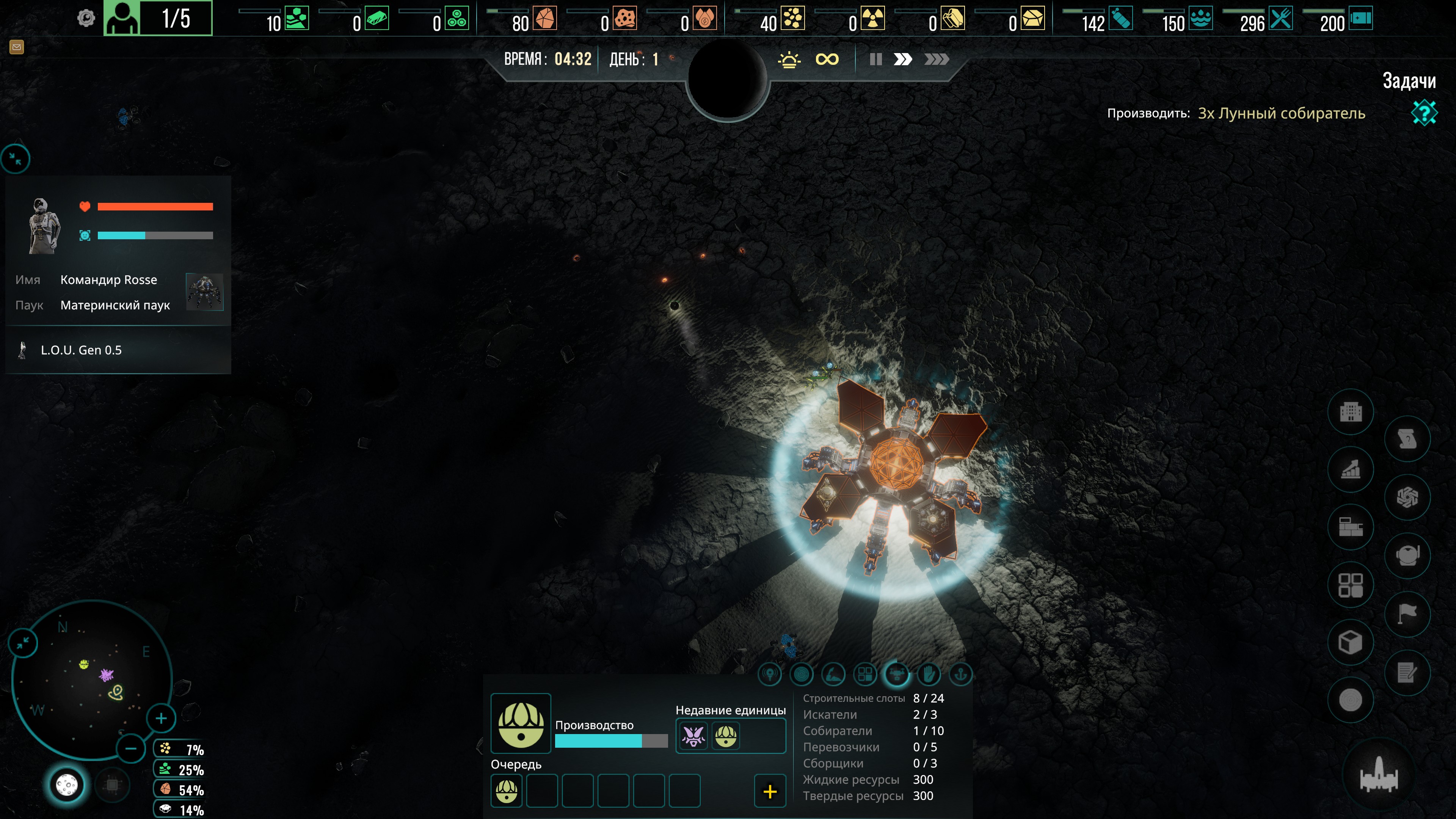This screenshot has width=1456, height=819.
Task: Select the purple butterfly recent unit
Action: [x=693, y=736]
